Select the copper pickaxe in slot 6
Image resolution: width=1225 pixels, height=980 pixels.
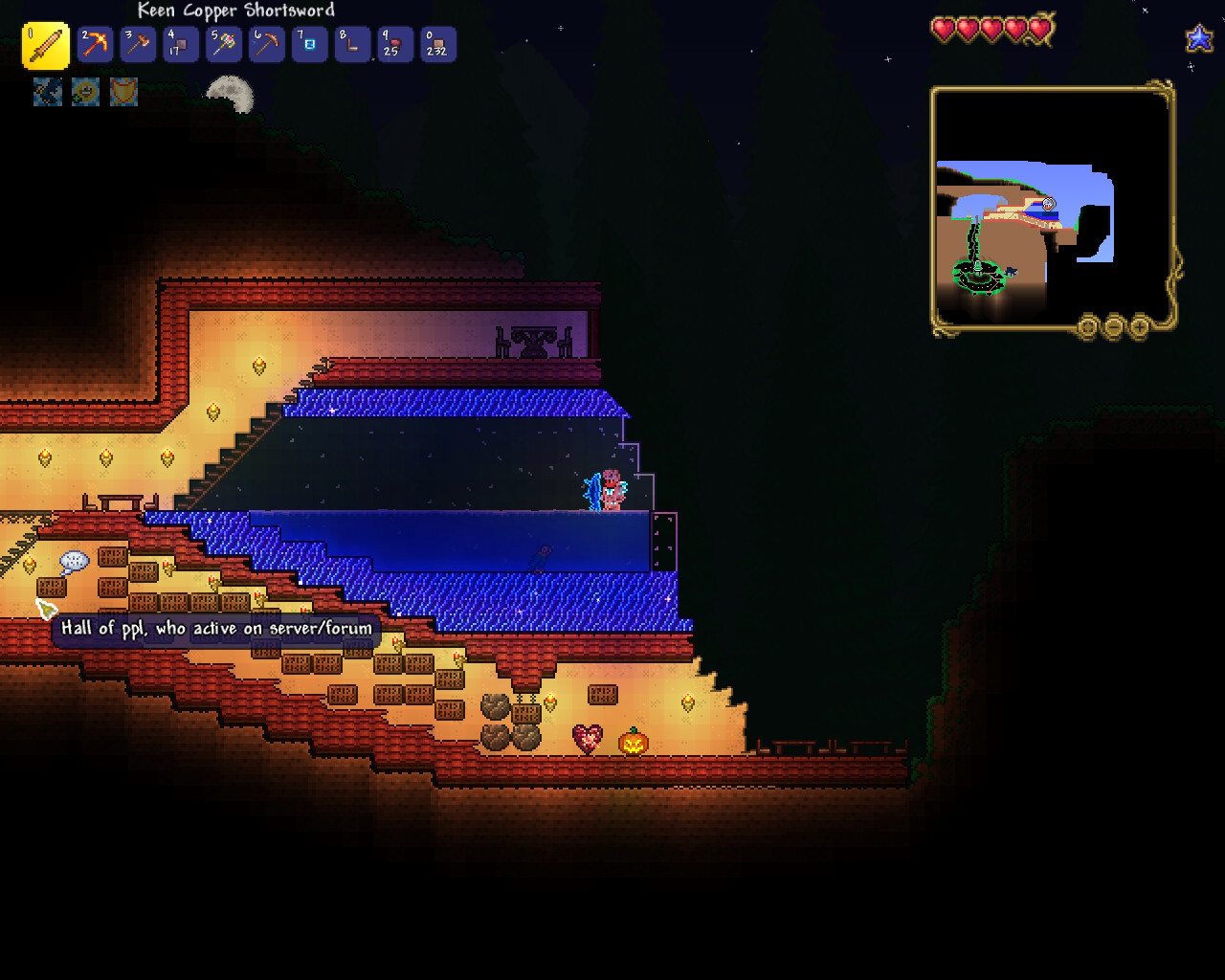point(266,45)
